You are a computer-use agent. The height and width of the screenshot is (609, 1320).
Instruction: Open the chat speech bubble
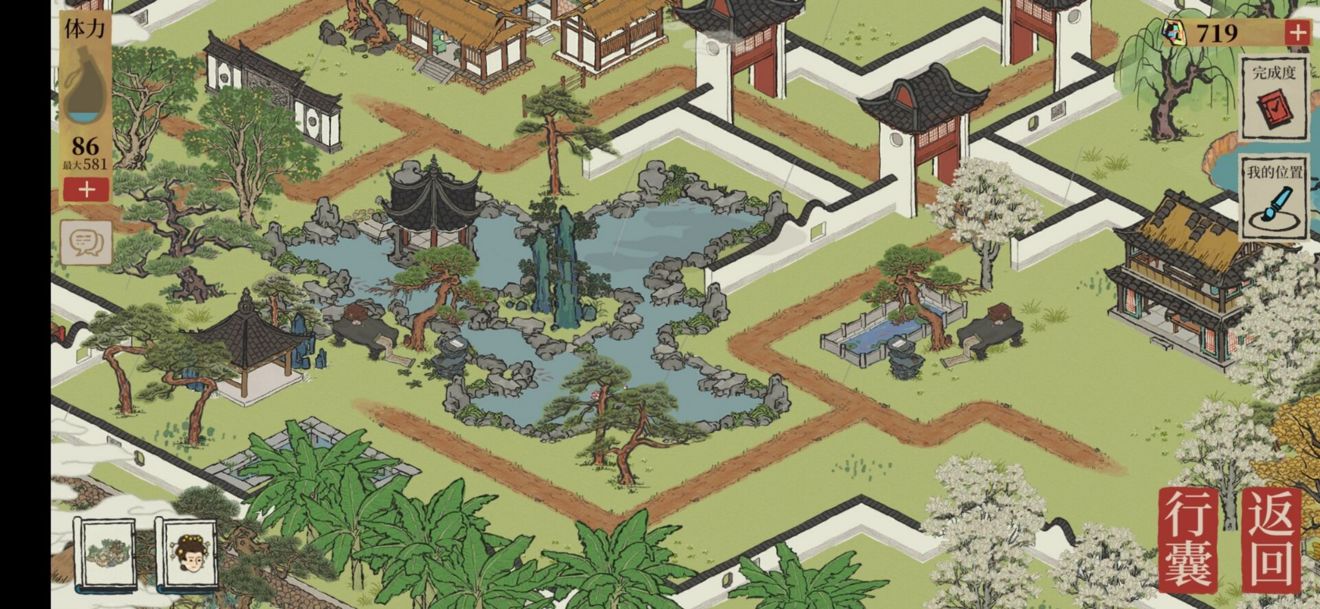click(x=86, y=242)
